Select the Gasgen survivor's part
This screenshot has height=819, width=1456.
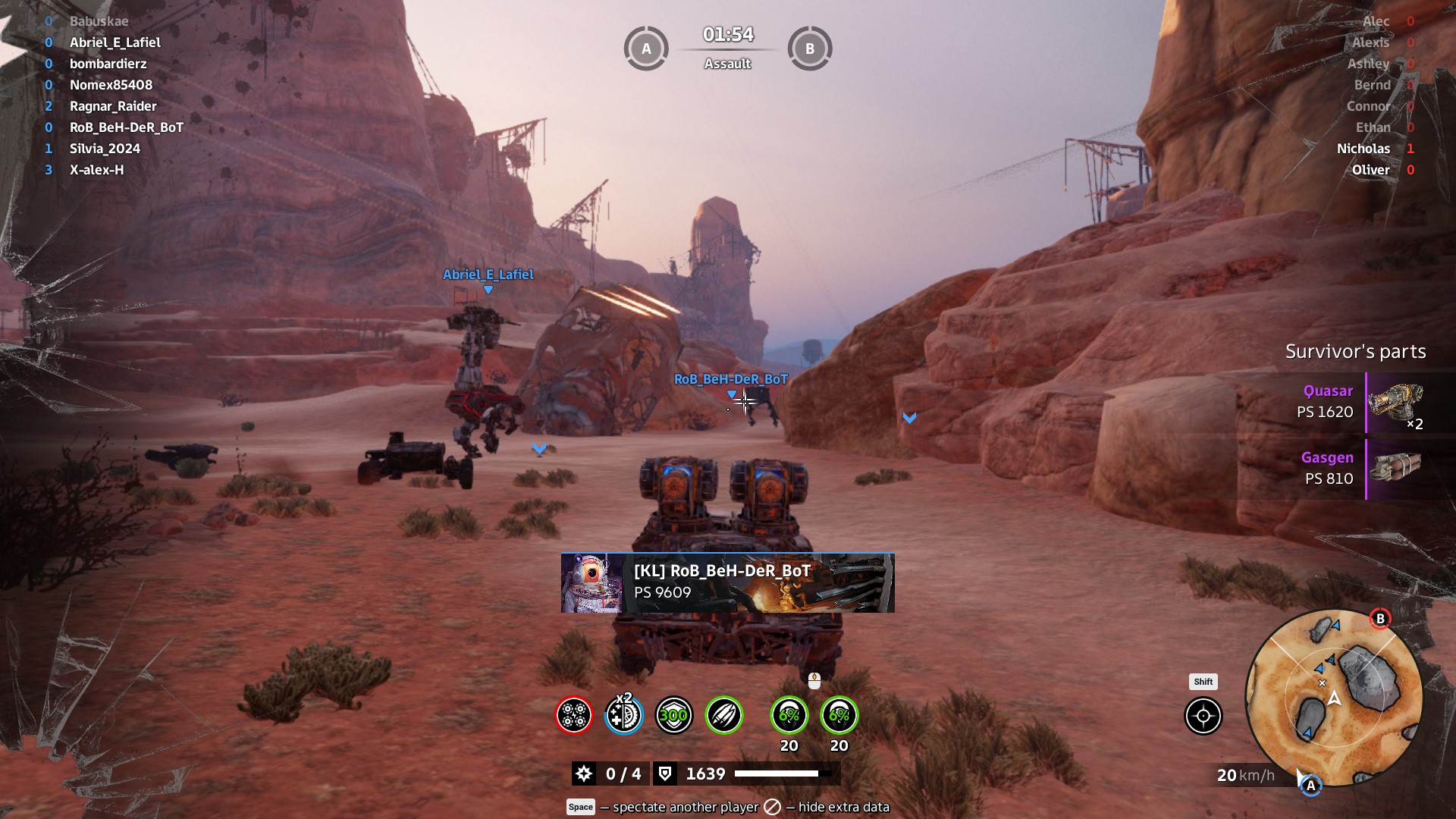tap(1394, 469)
